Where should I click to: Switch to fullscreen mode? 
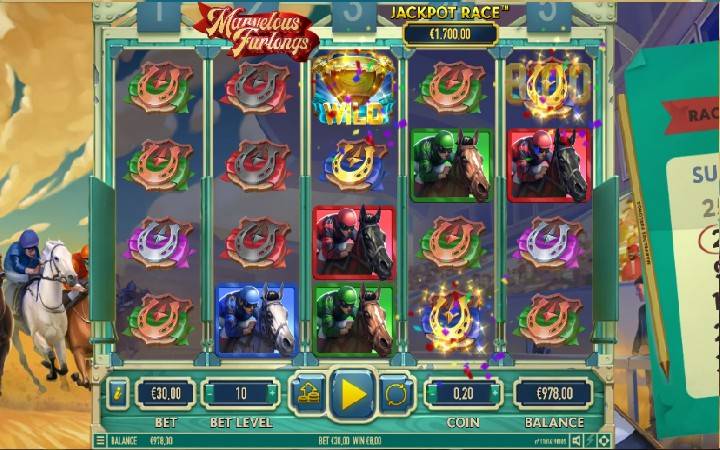(x=604, y=440)
